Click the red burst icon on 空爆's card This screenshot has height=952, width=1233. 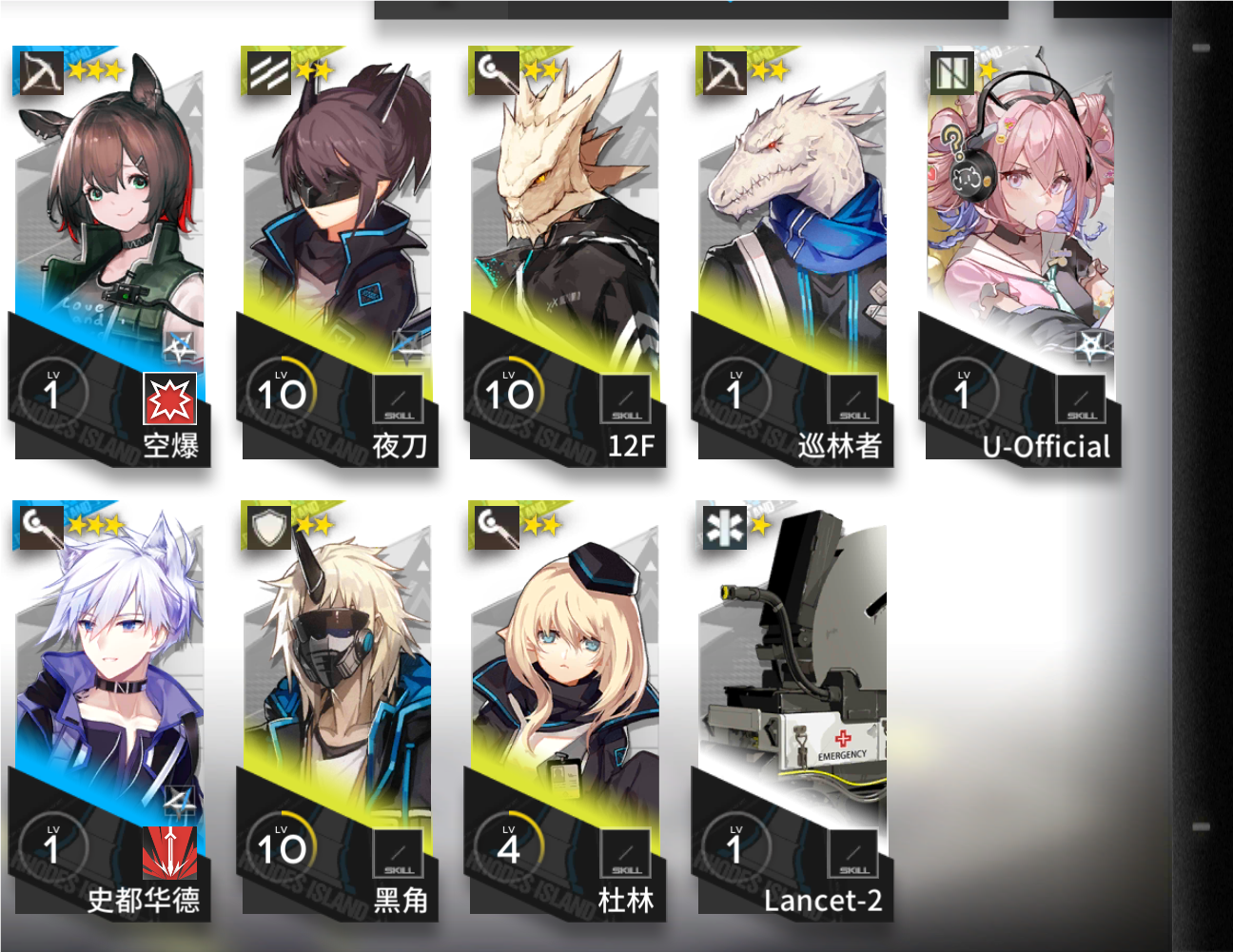tap(167, 400)
